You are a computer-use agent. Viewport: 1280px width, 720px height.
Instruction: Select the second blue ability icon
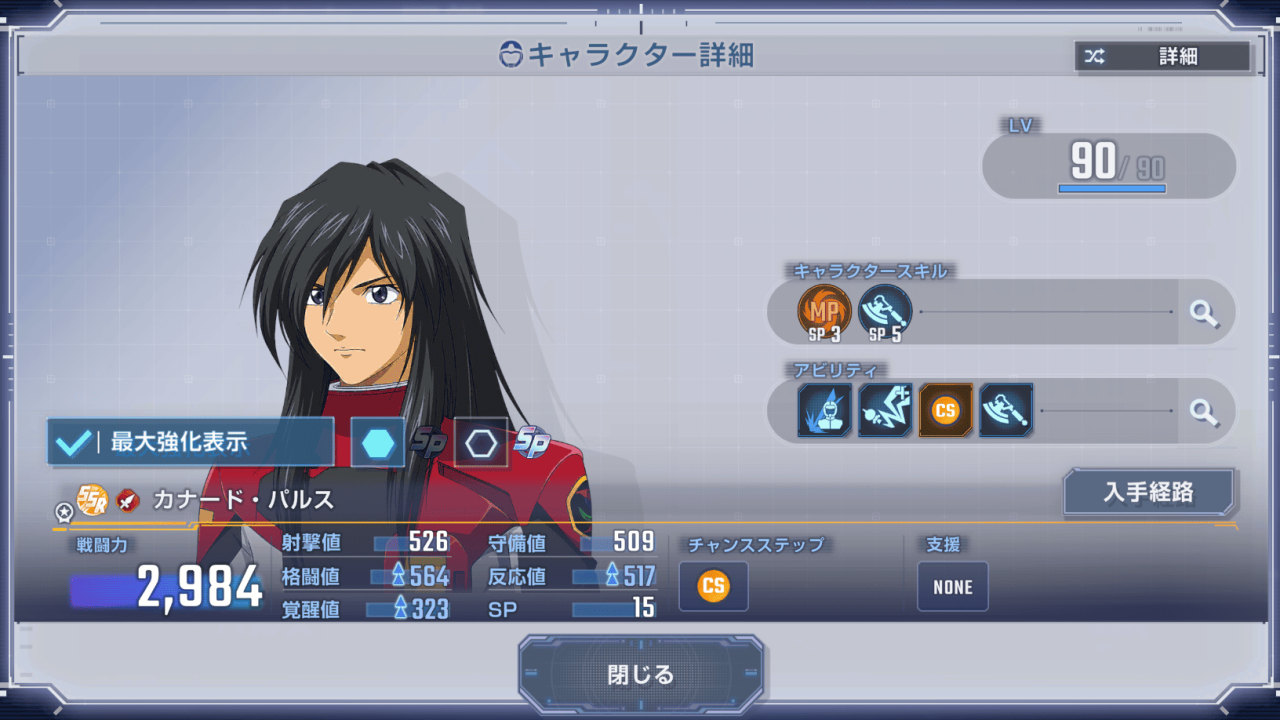[885, 410]
